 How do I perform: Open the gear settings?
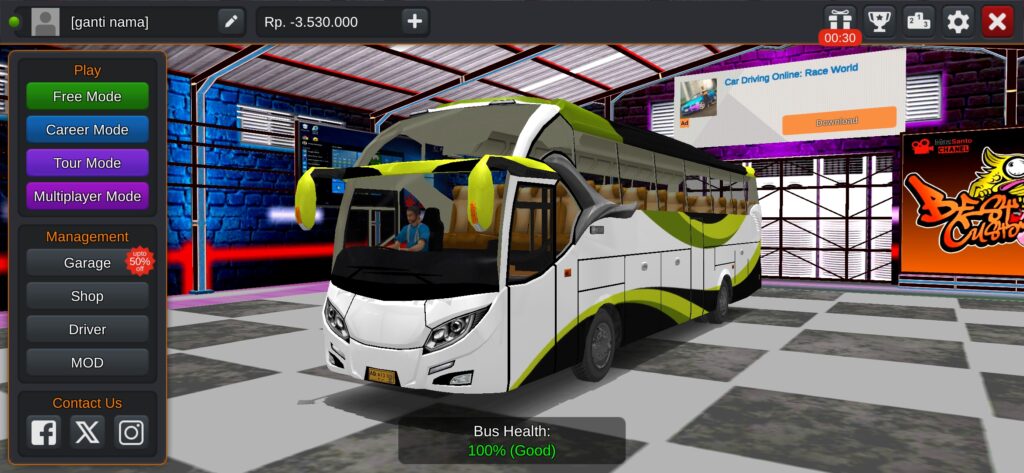[x=958, y=21]
